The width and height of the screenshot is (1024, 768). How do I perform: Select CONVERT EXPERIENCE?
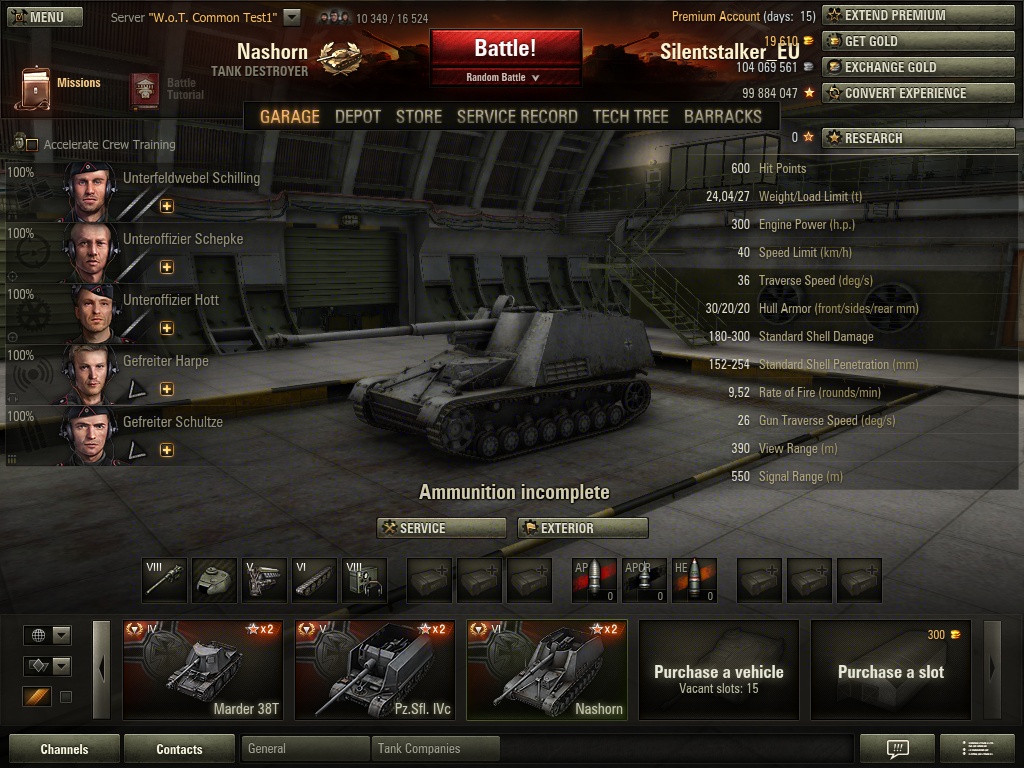(918, 93)
